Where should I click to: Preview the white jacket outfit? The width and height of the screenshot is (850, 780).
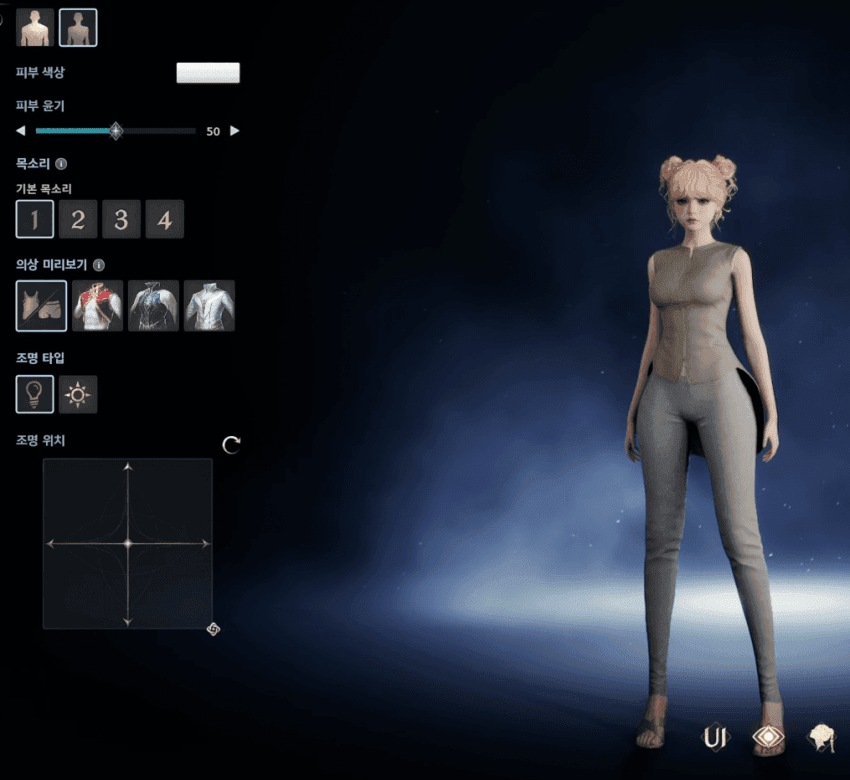click(209, 306)
